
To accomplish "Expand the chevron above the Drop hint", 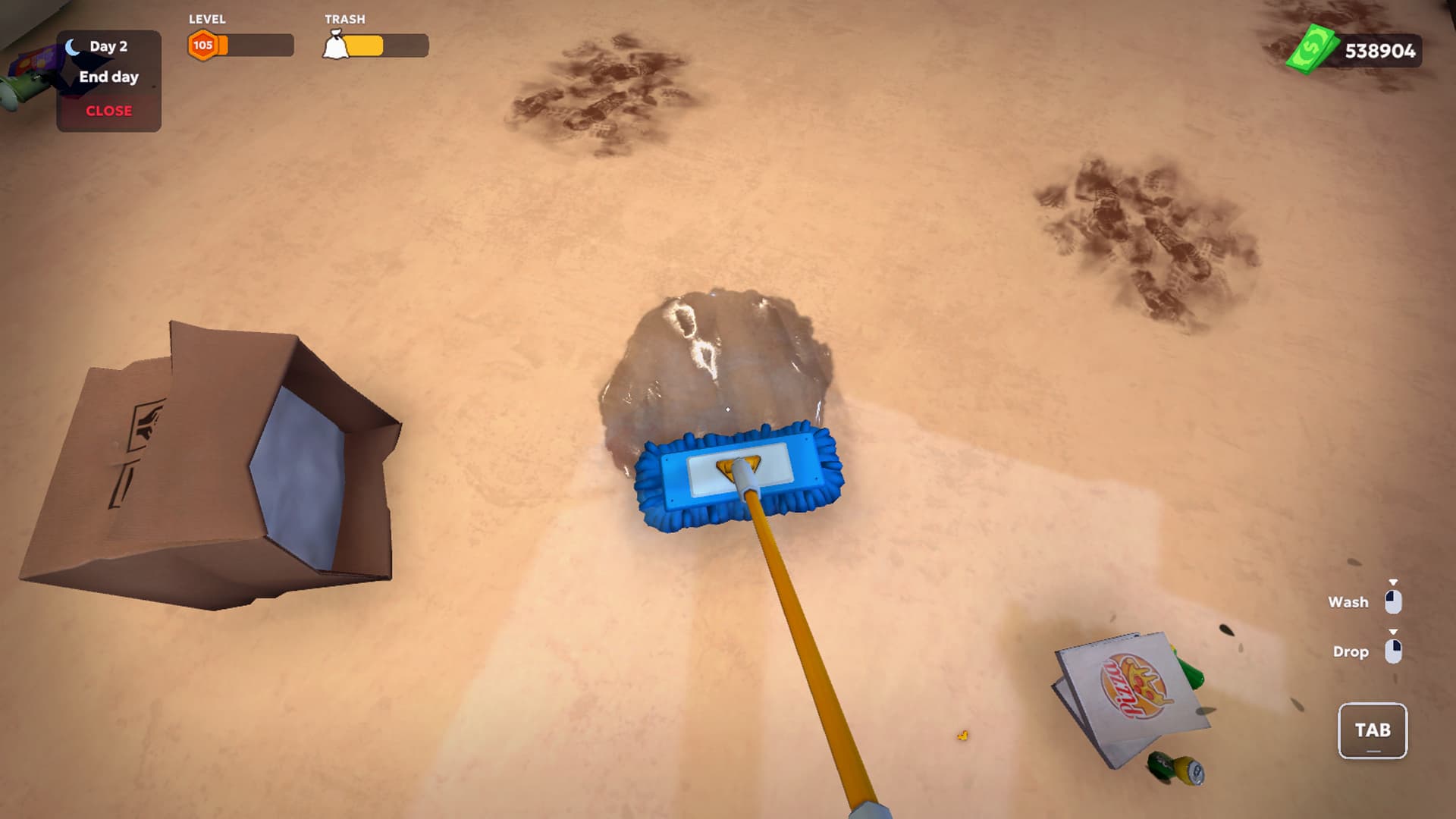I will tap(1394, 629).
